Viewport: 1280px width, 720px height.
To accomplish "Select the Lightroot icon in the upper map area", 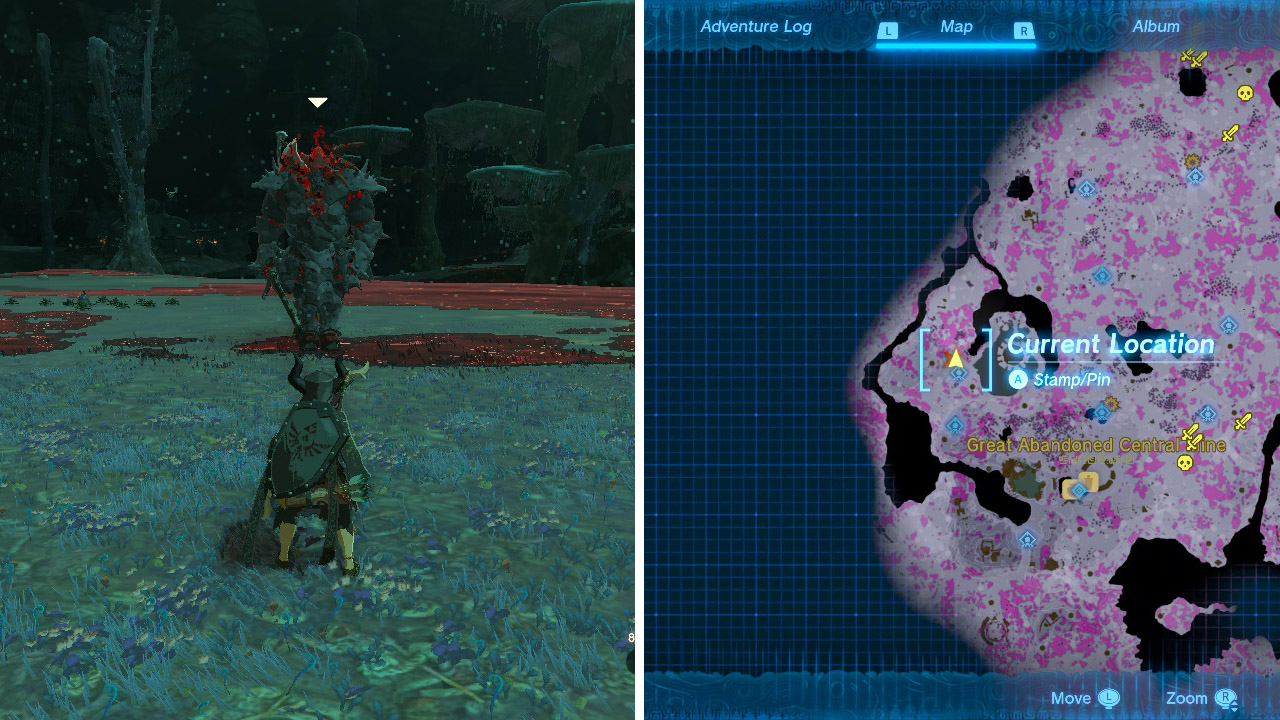I will coord(1196,176).
